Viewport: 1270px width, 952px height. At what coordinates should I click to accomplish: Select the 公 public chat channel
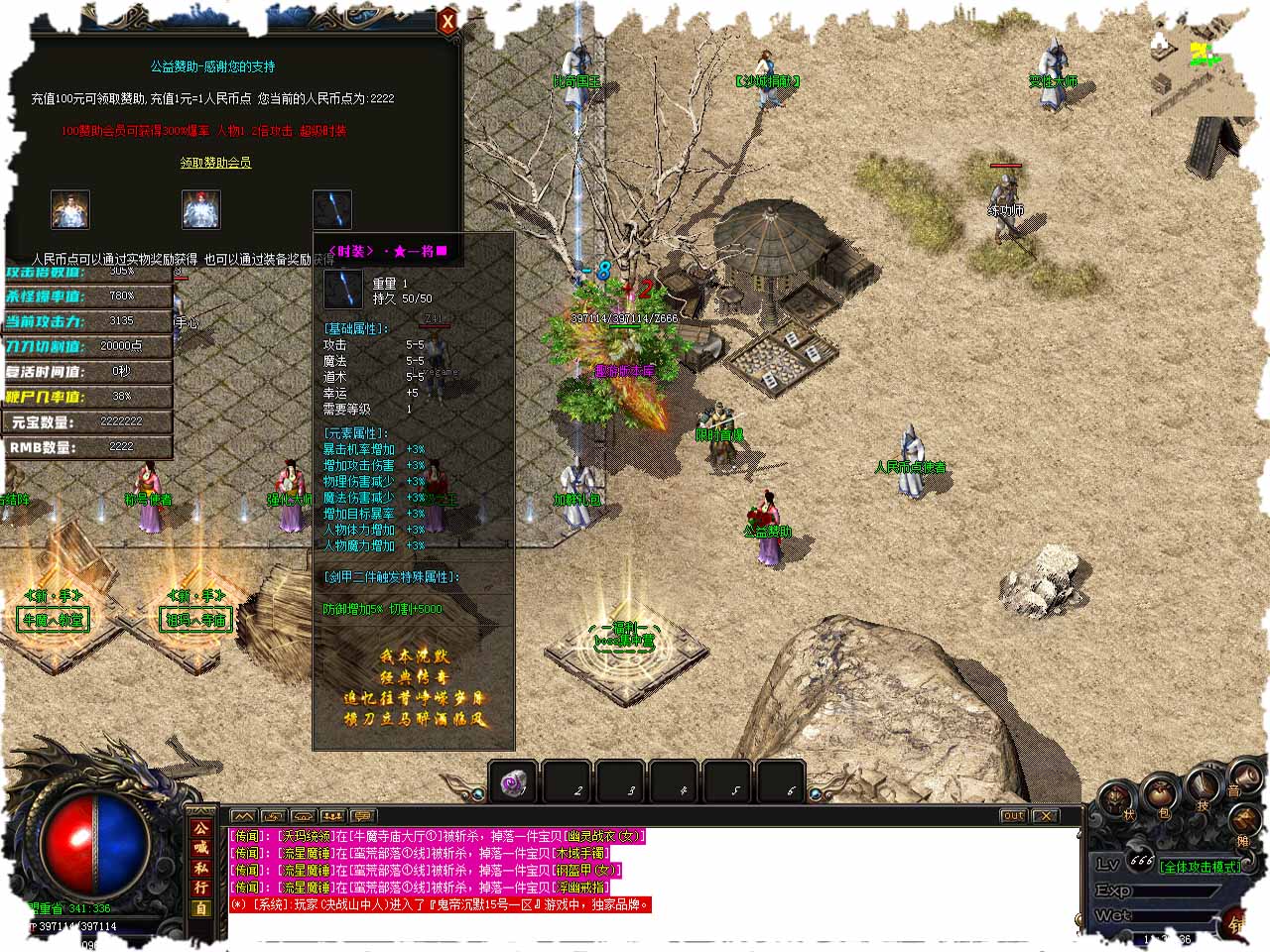(x=201, y=828)
